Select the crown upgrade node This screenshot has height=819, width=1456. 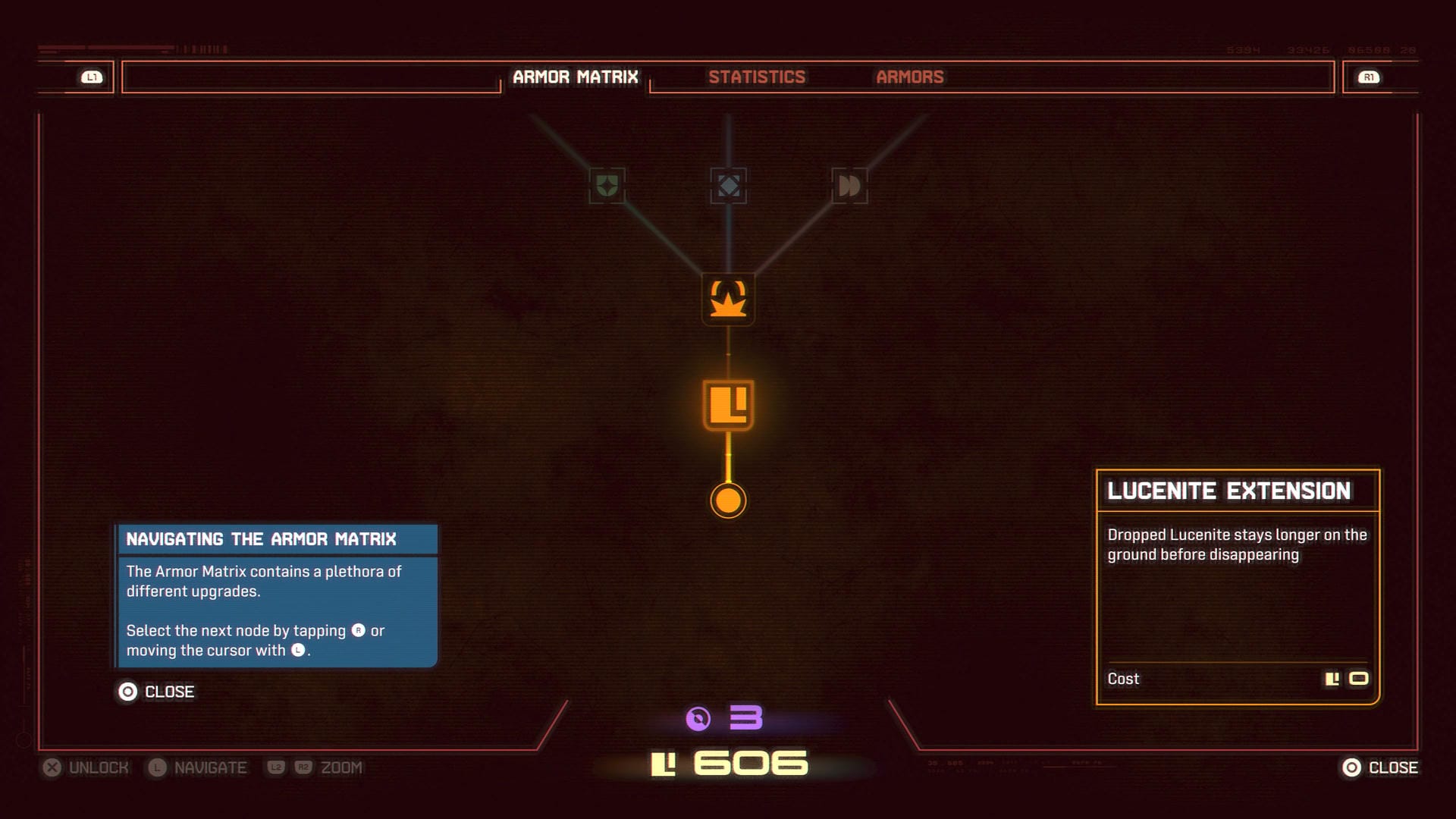tap(728, 300)
